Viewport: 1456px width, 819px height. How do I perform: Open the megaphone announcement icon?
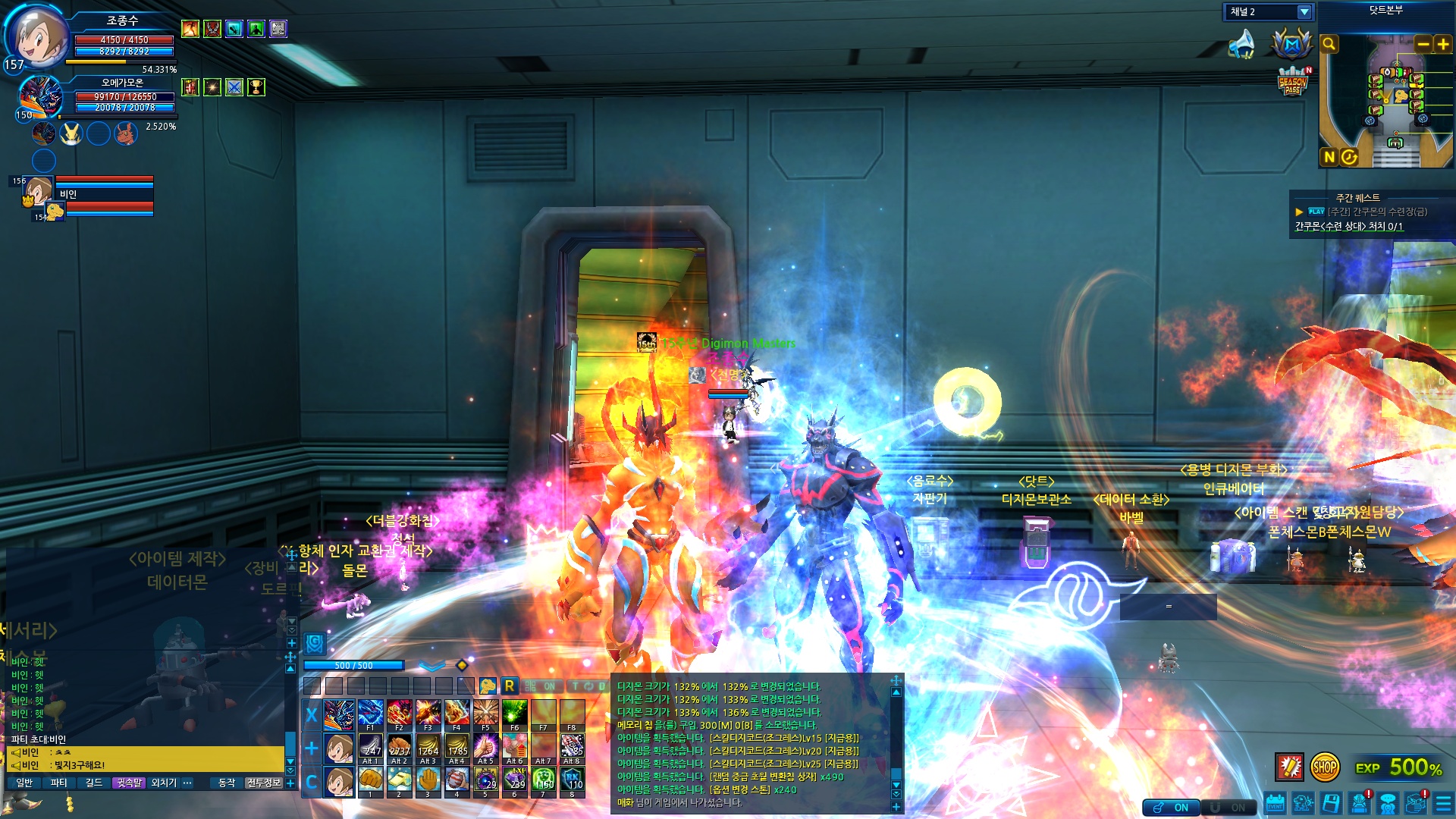click(1241, 44)
